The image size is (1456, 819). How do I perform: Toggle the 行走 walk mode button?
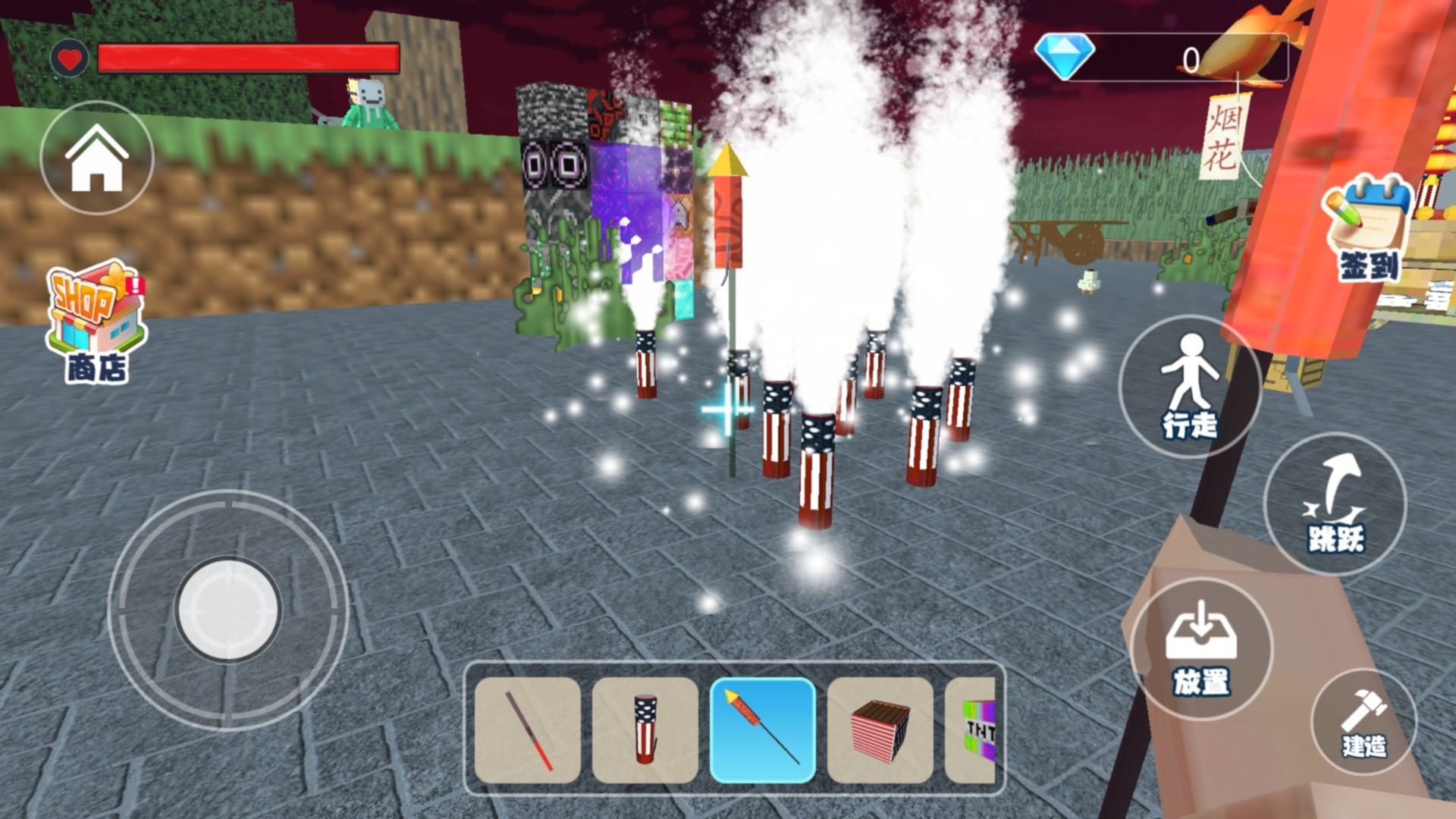pos(1190,387)
